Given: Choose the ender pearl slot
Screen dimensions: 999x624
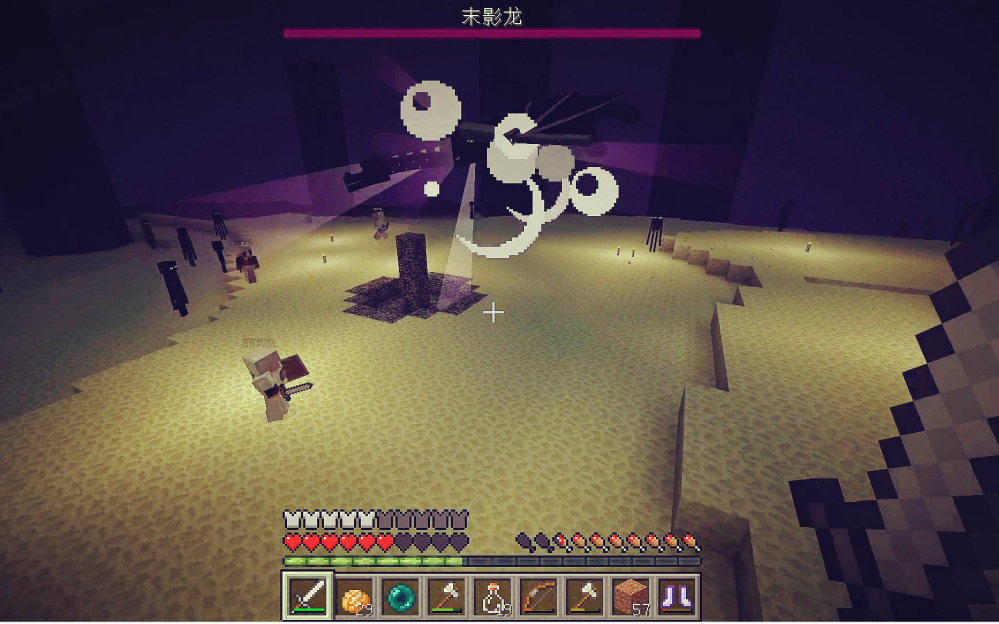Looking at the screenshot, I should point(401,596).
